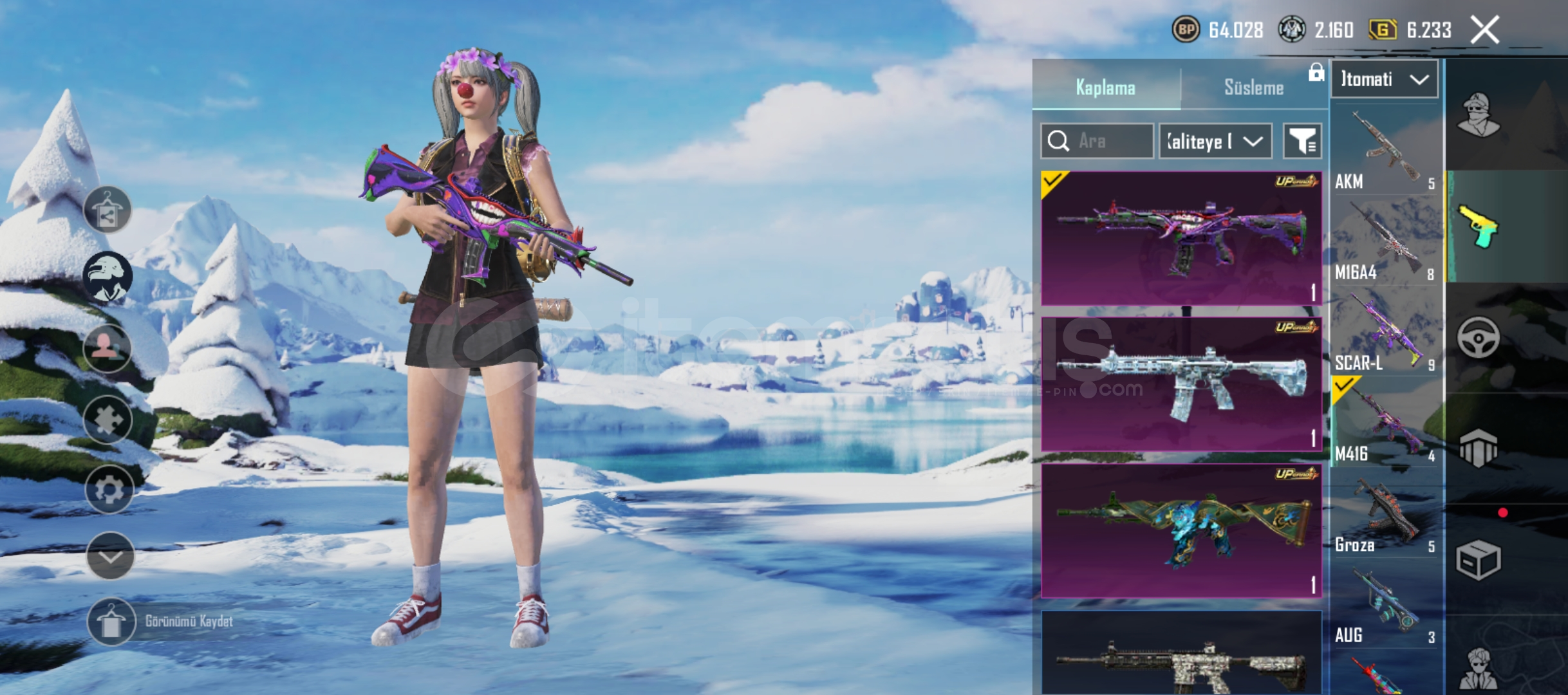The width and height of the screenshot is (1568, 695).
Task: Switch to the Süsleme tab
Action: point(1253,88)
